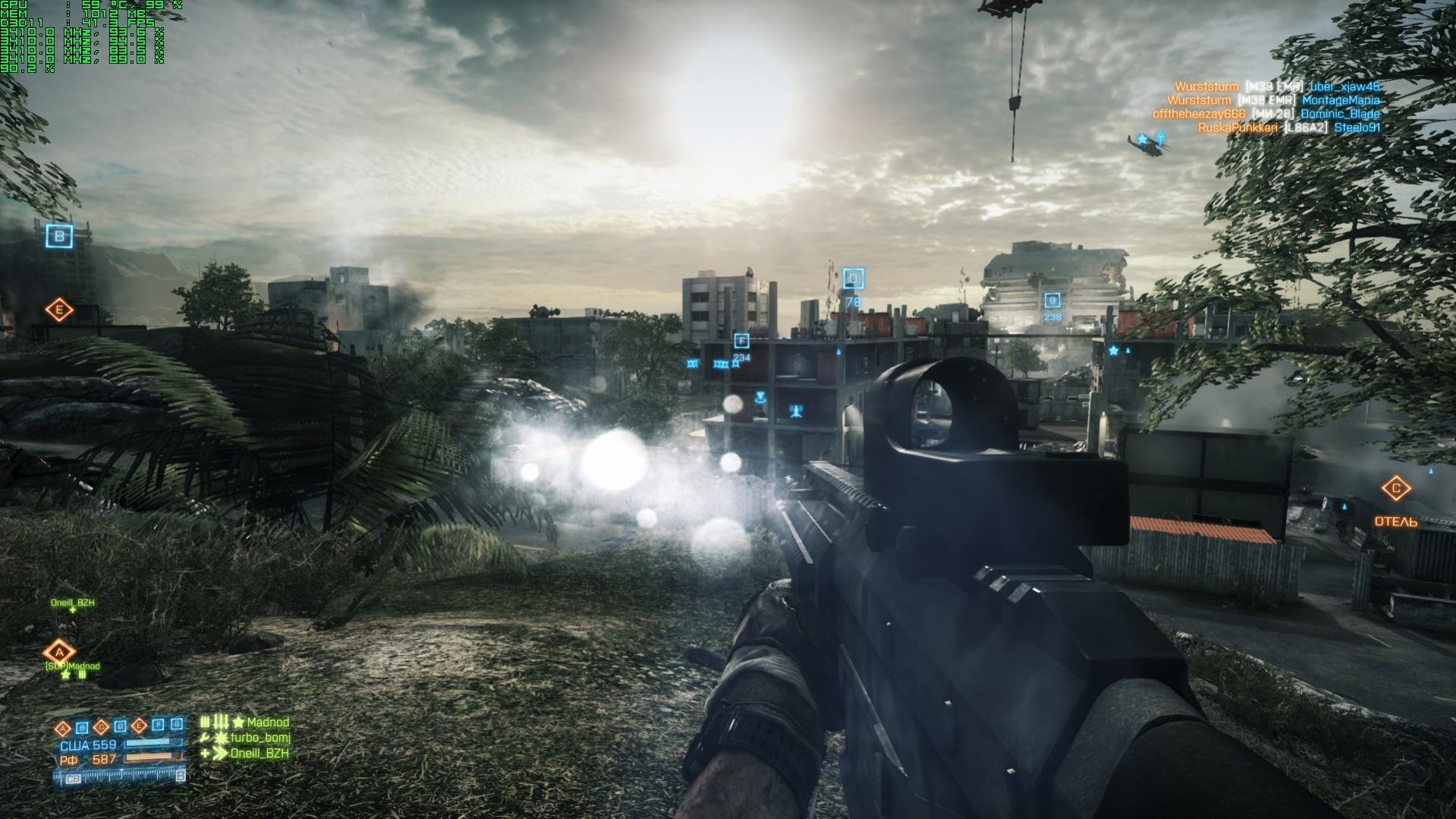Click the C objective marker above ОТЕЛЬ
The width and height of the screenshot is (1456, 819).
(1395, 489)
